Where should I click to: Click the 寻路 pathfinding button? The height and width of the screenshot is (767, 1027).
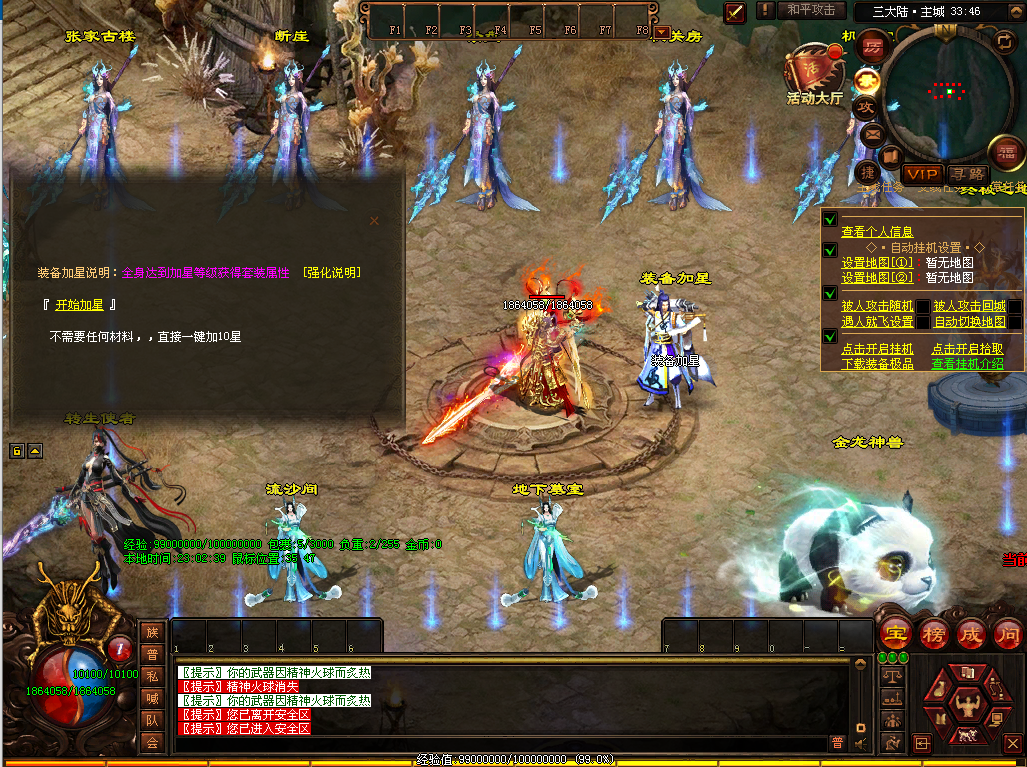pyautogui.click(x=965, y=174)
